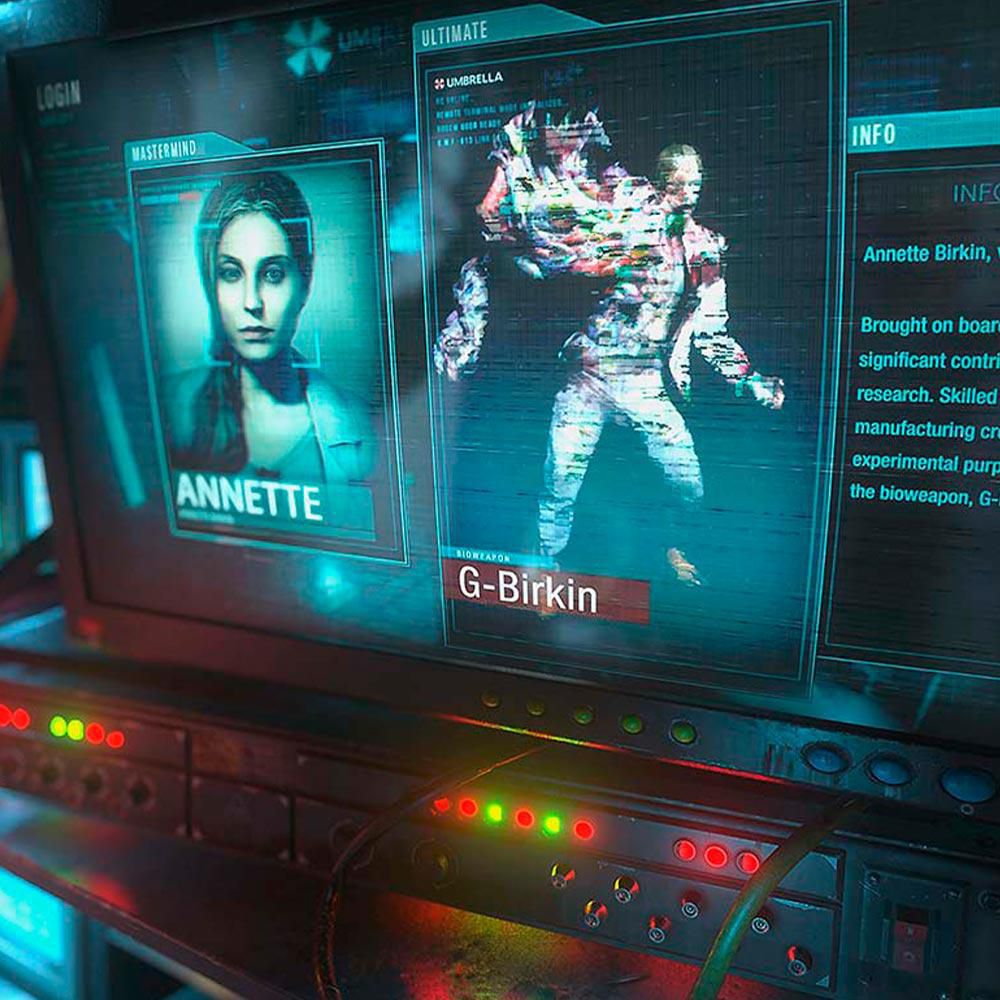Click the LOGIN label
The height and width of the screenshot is (1000, 1000).
coord(59,96)
